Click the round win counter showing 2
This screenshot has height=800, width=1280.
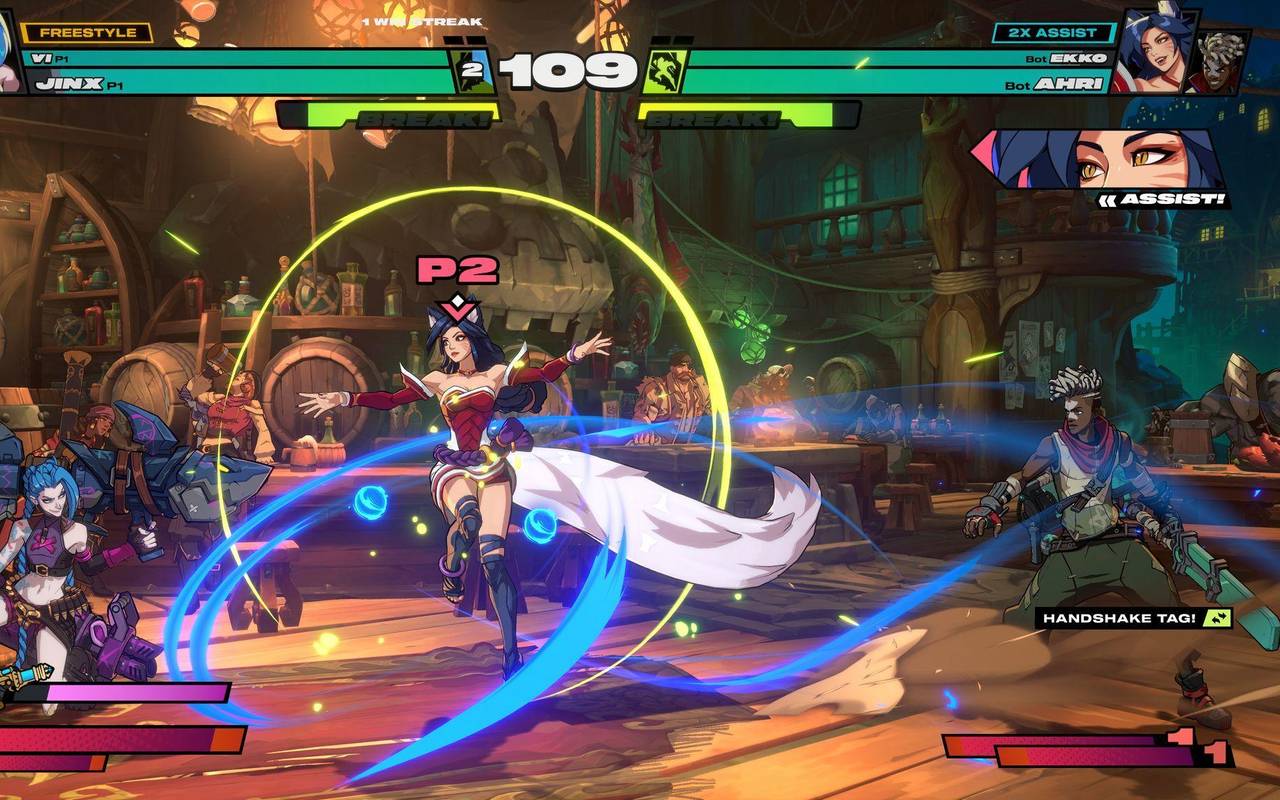click(473, 70)
